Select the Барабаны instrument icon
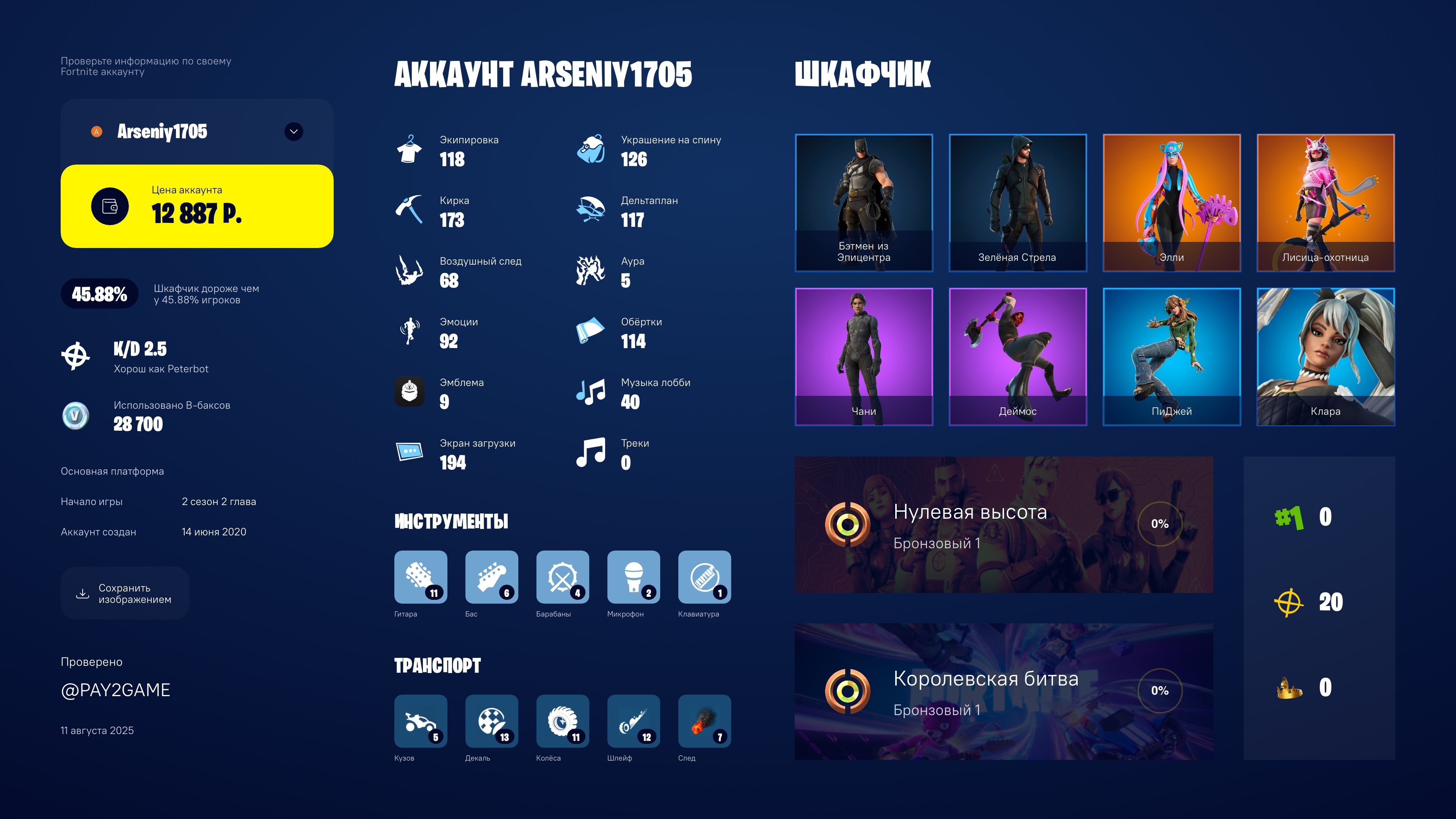1456x819 pixels. [562, 577]
